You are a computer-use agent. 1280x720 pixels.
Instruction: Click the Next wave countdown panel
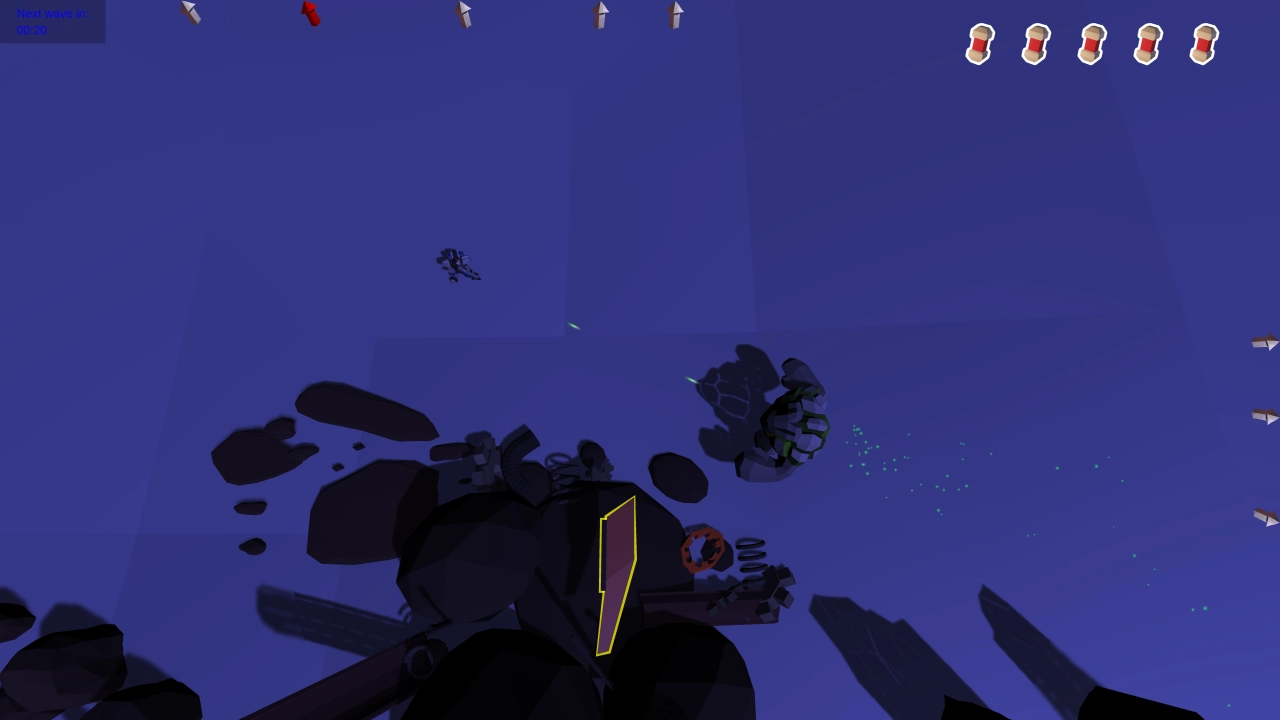click(x=52, y=22)
